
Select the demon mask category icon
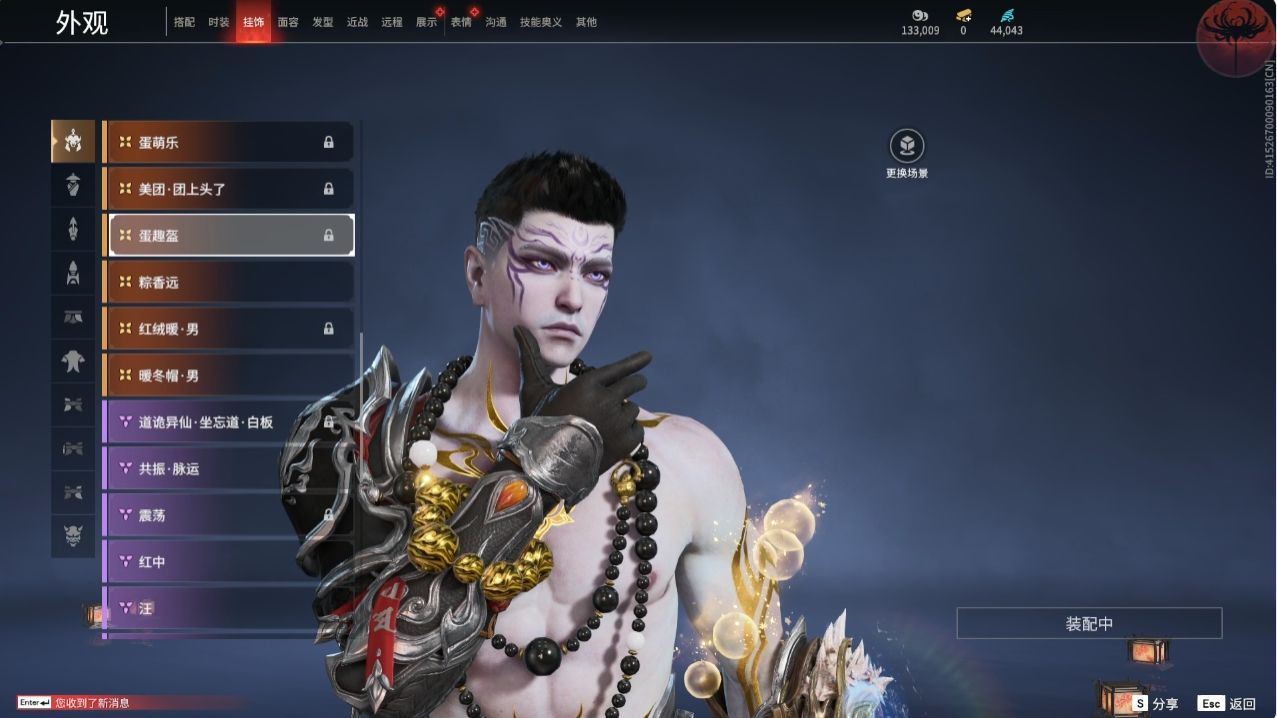click(73, 536)
